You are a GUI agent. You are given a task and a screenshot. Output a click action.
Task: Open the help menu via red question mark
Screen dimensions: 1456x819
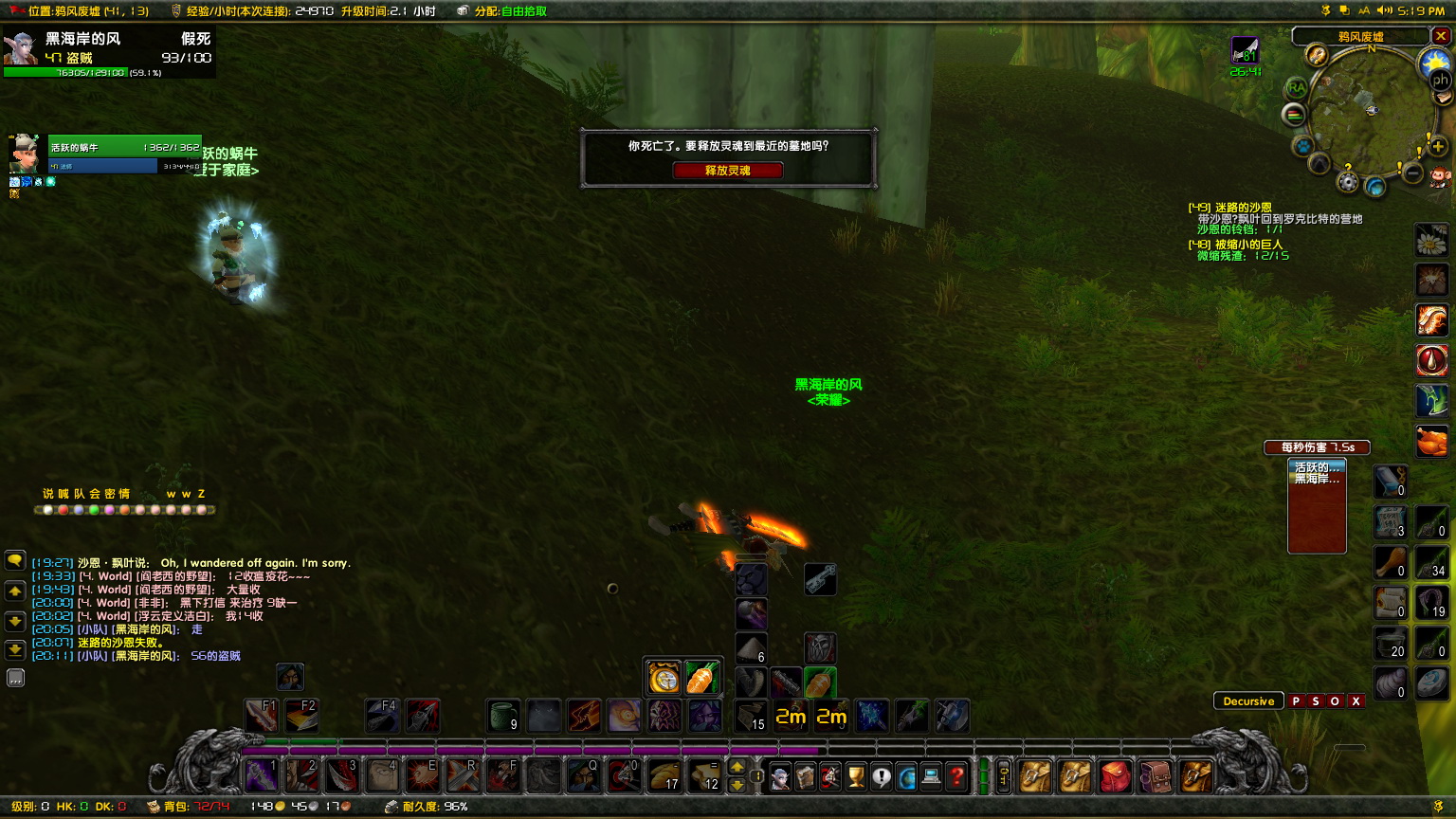pos(955,777)
